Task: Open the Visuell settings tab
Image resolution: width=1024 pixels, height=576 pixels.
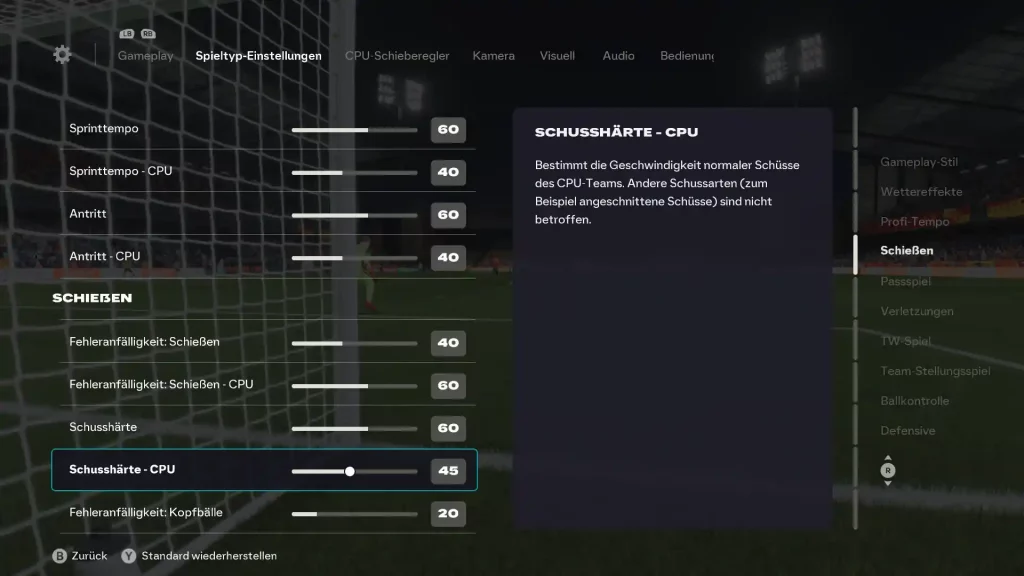Action: point(557,56)
